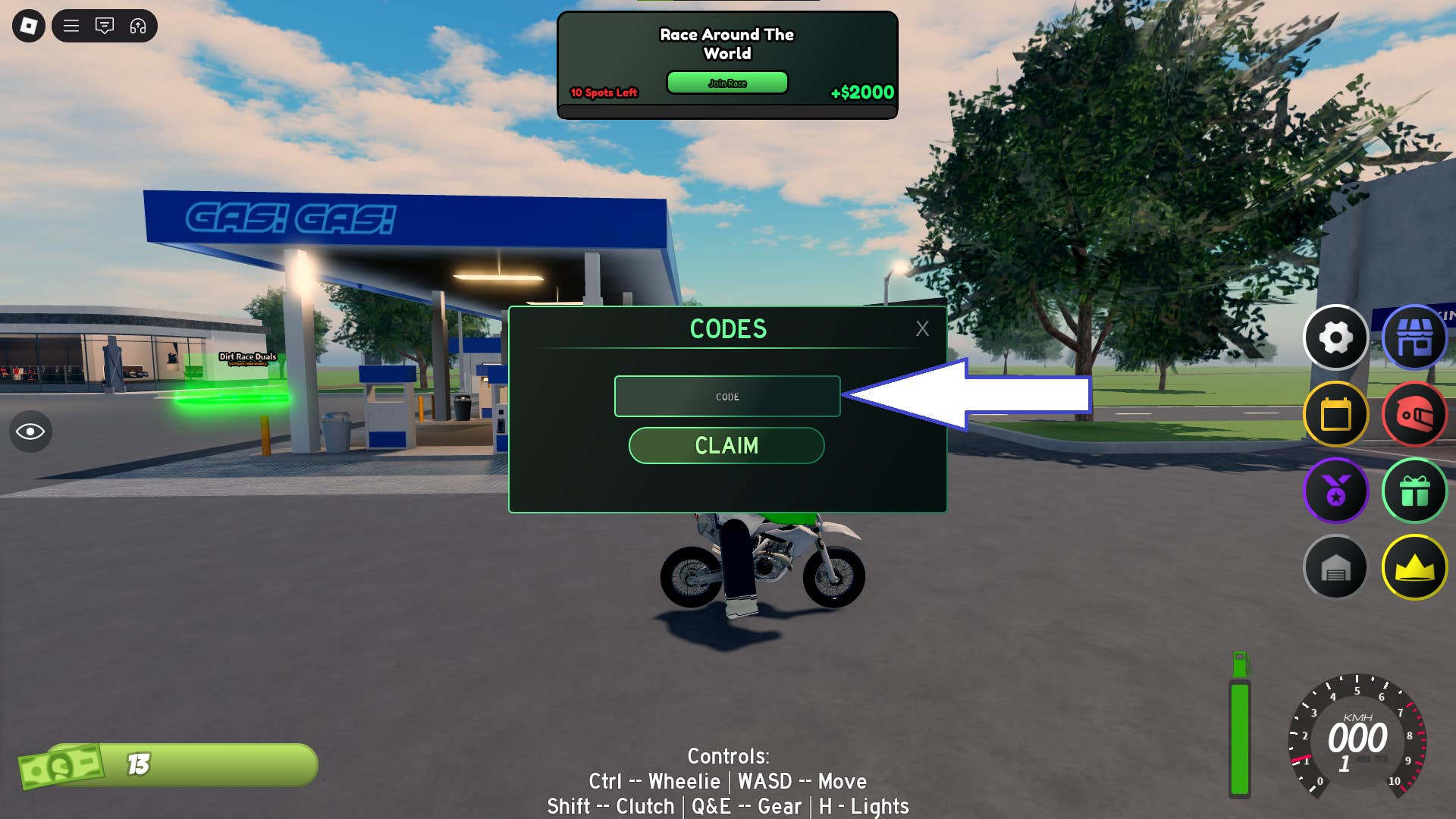Open the blue Shop storefront icon

(1414, 337)
